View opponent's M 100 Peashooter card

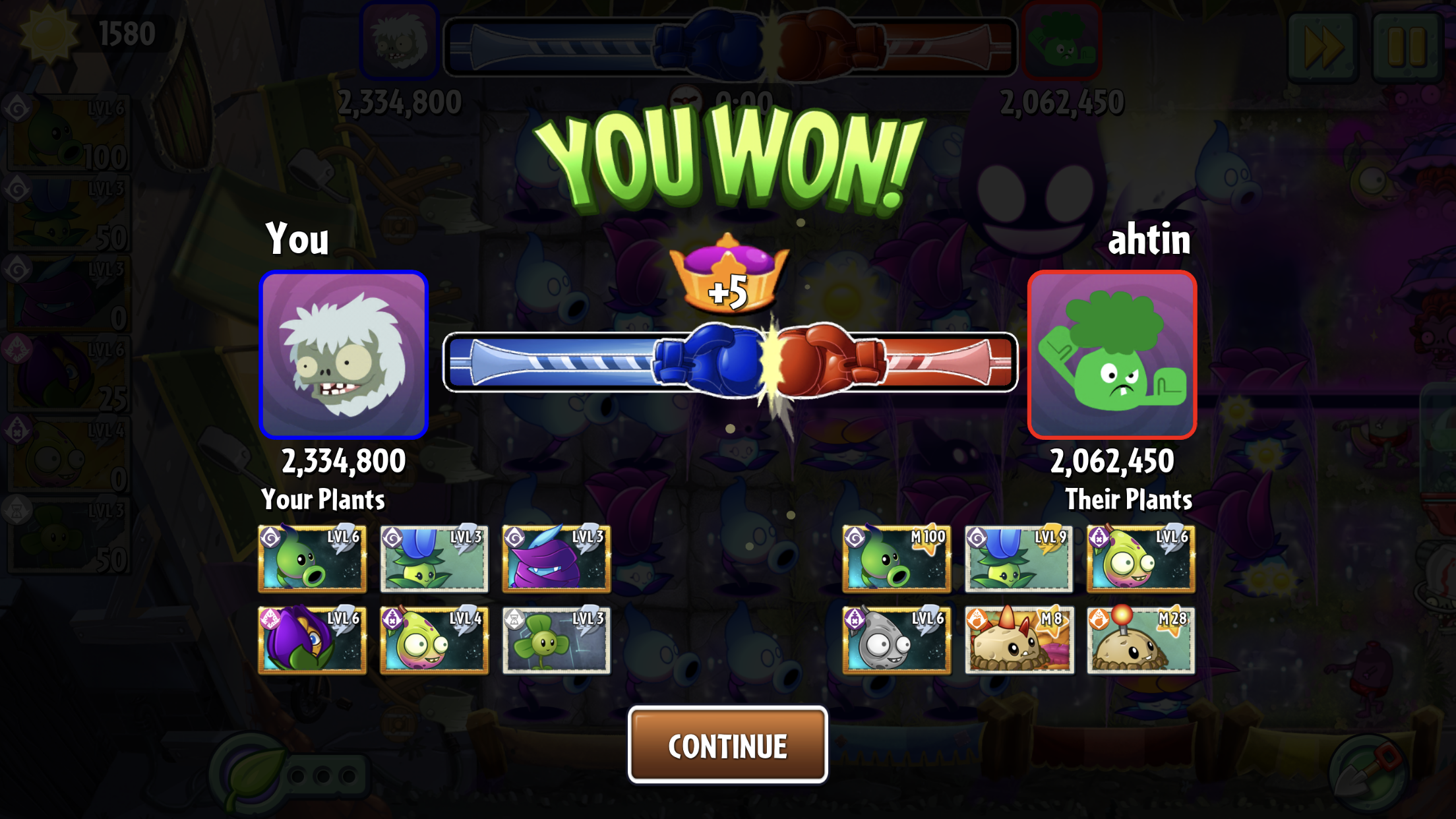[x=896, y=559]
